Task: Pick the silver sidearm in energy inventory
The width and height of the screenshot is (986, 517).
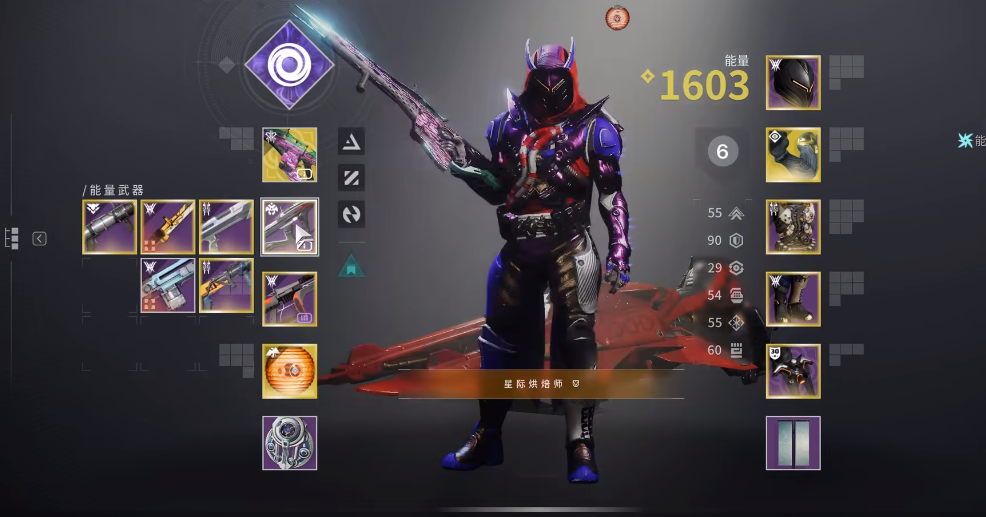Action: pos(226,227)
